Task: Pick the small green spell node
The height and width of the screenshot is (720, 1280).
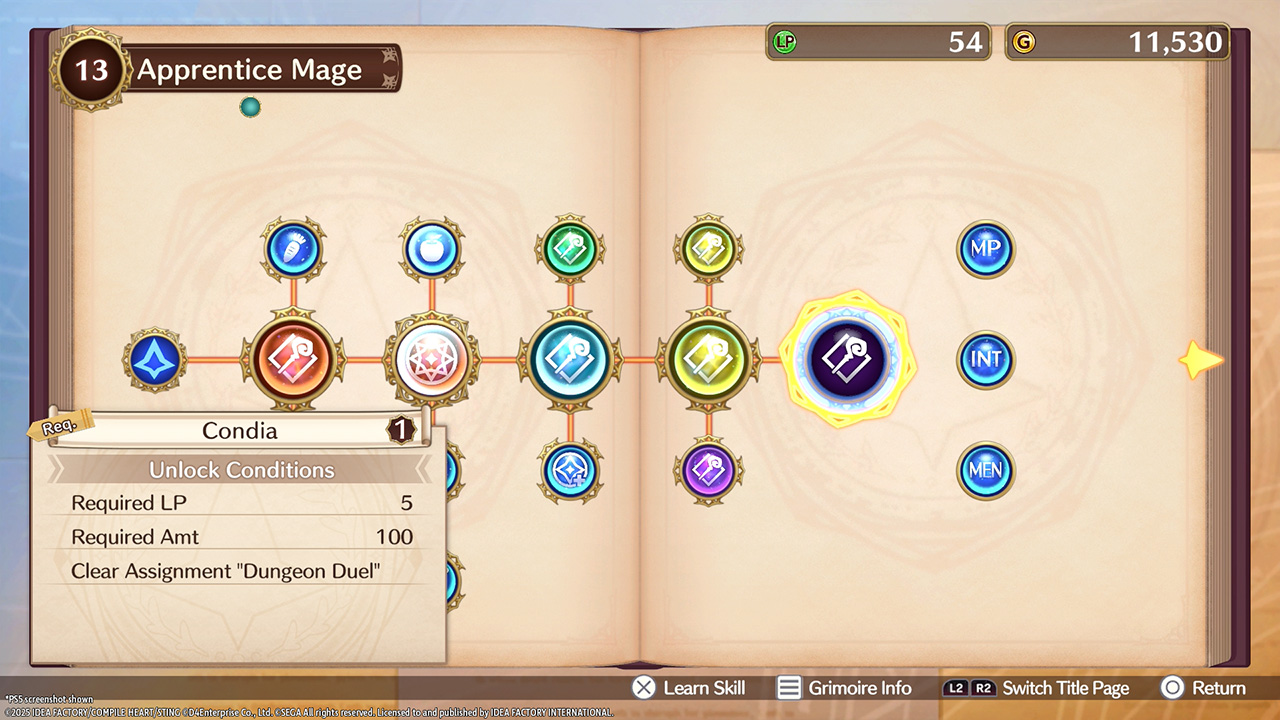Action: point(570,250)
